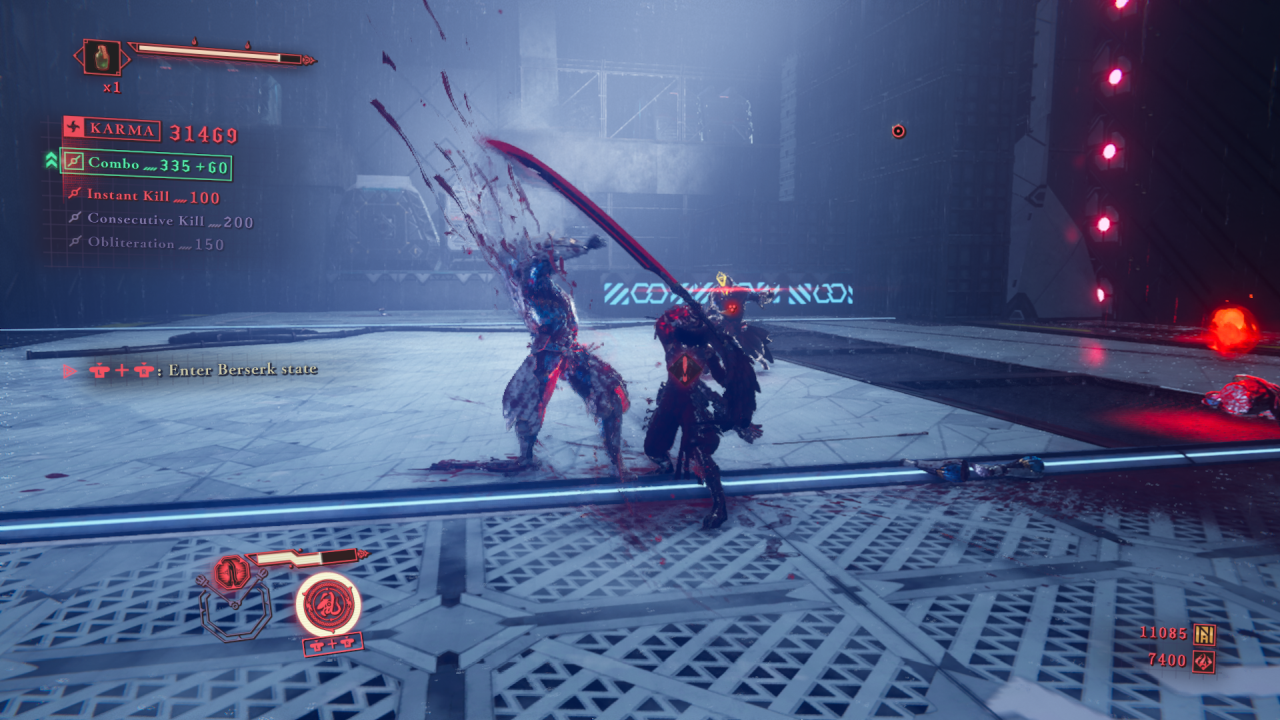
Task: Select the red octagonal weapon icon
Action: pyautogui.click(x=232, y=574)
